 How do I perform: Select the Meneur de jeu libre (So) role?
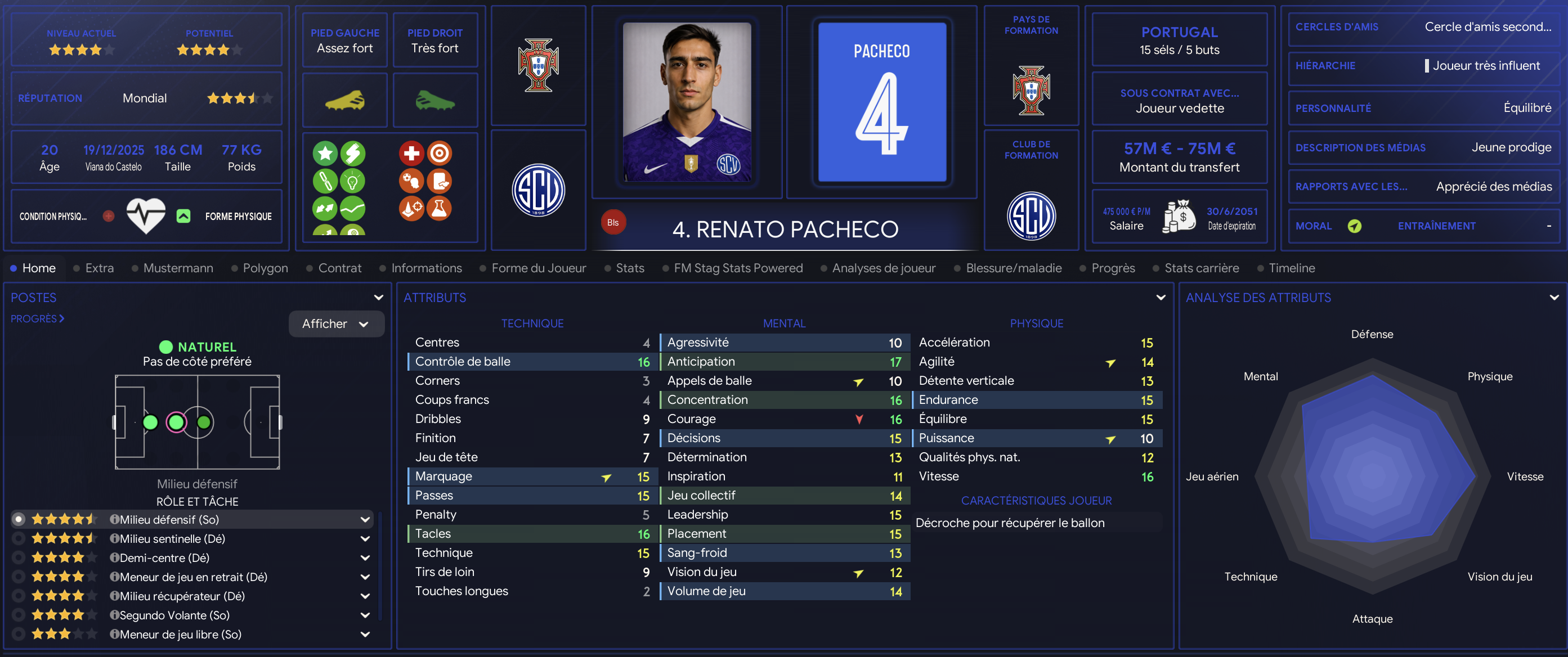click(x=180, y=634)
